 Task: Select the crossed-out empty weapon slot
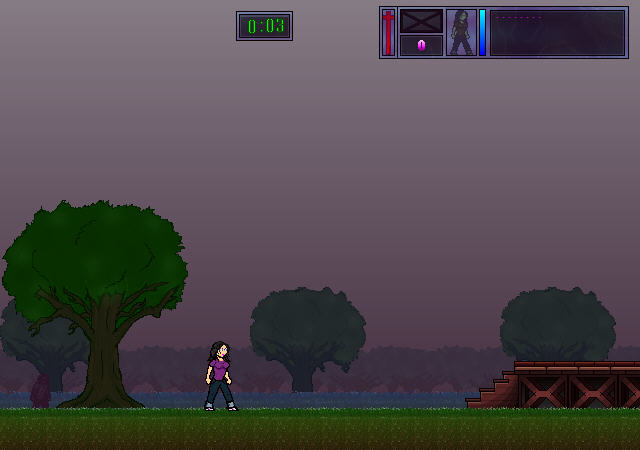coord(421,21)
